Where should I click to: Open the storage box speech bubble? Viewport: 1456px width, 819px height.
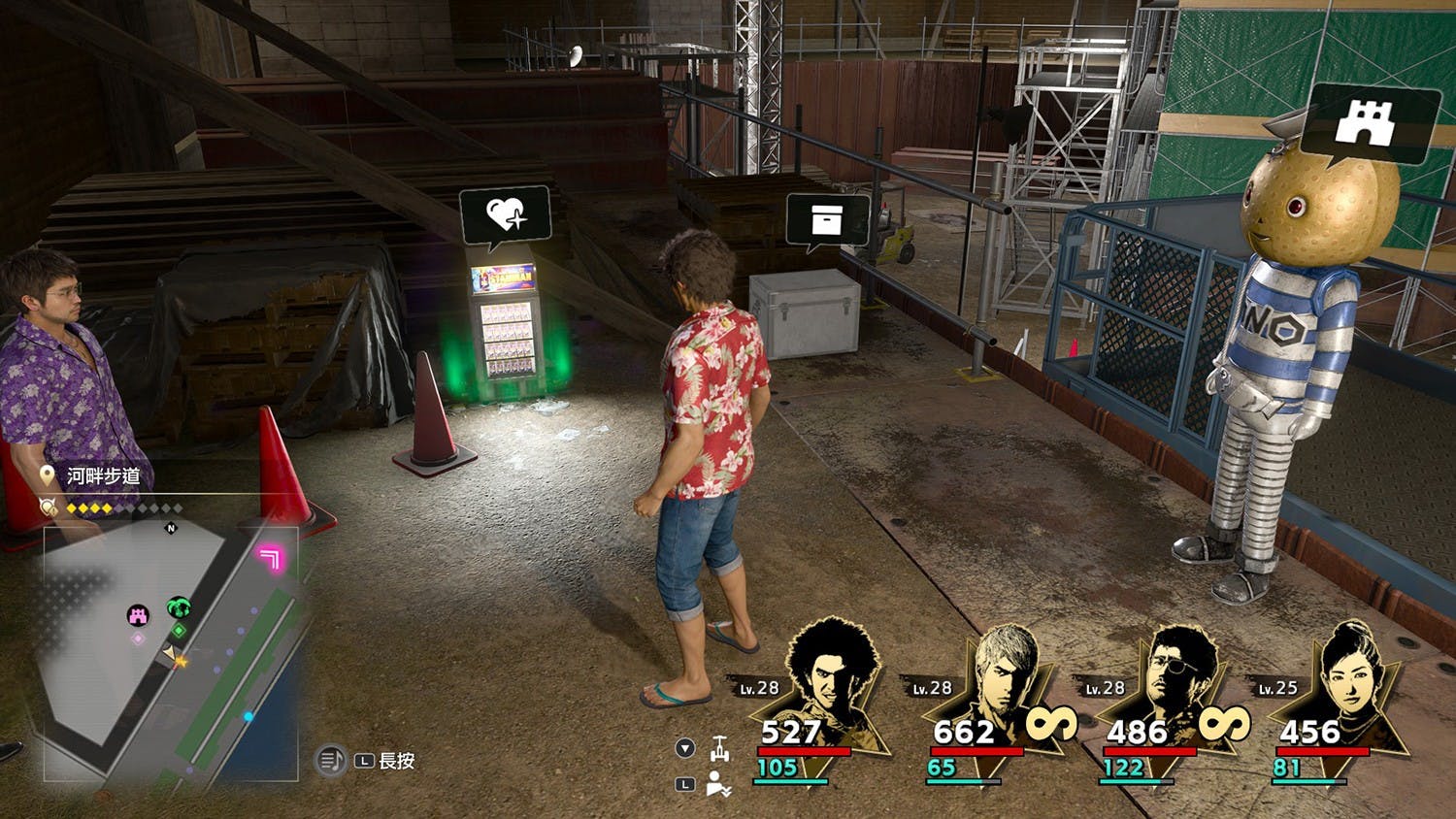pyautogui.click(x=826, y=220)
